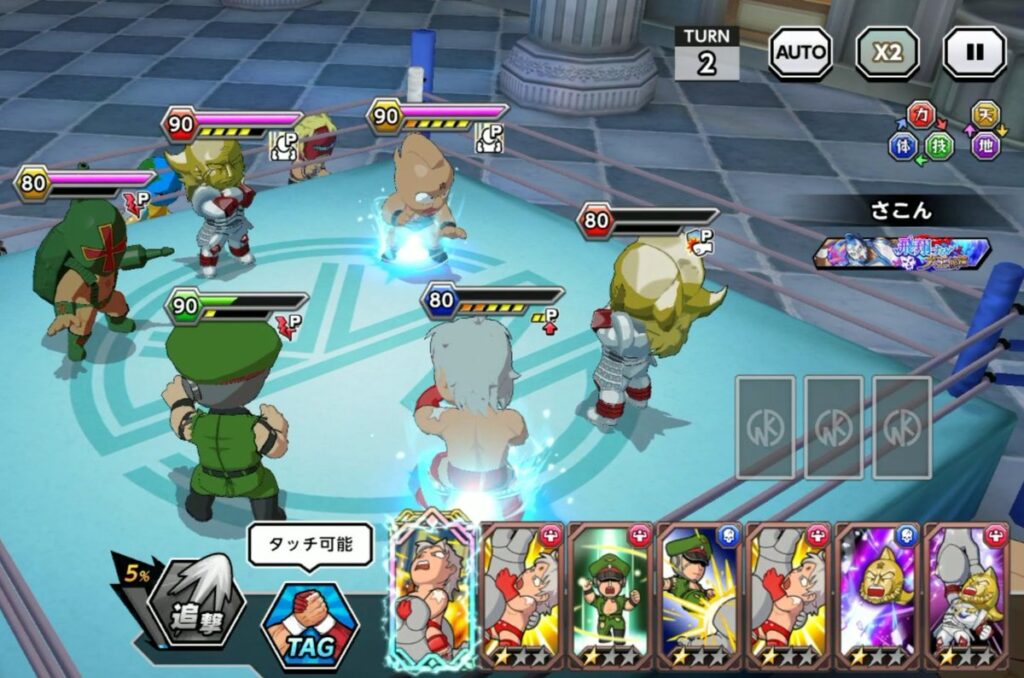Tap the TAG partner swap button
The height and width of the screenshot is (678, 1024).
point(309,626)
